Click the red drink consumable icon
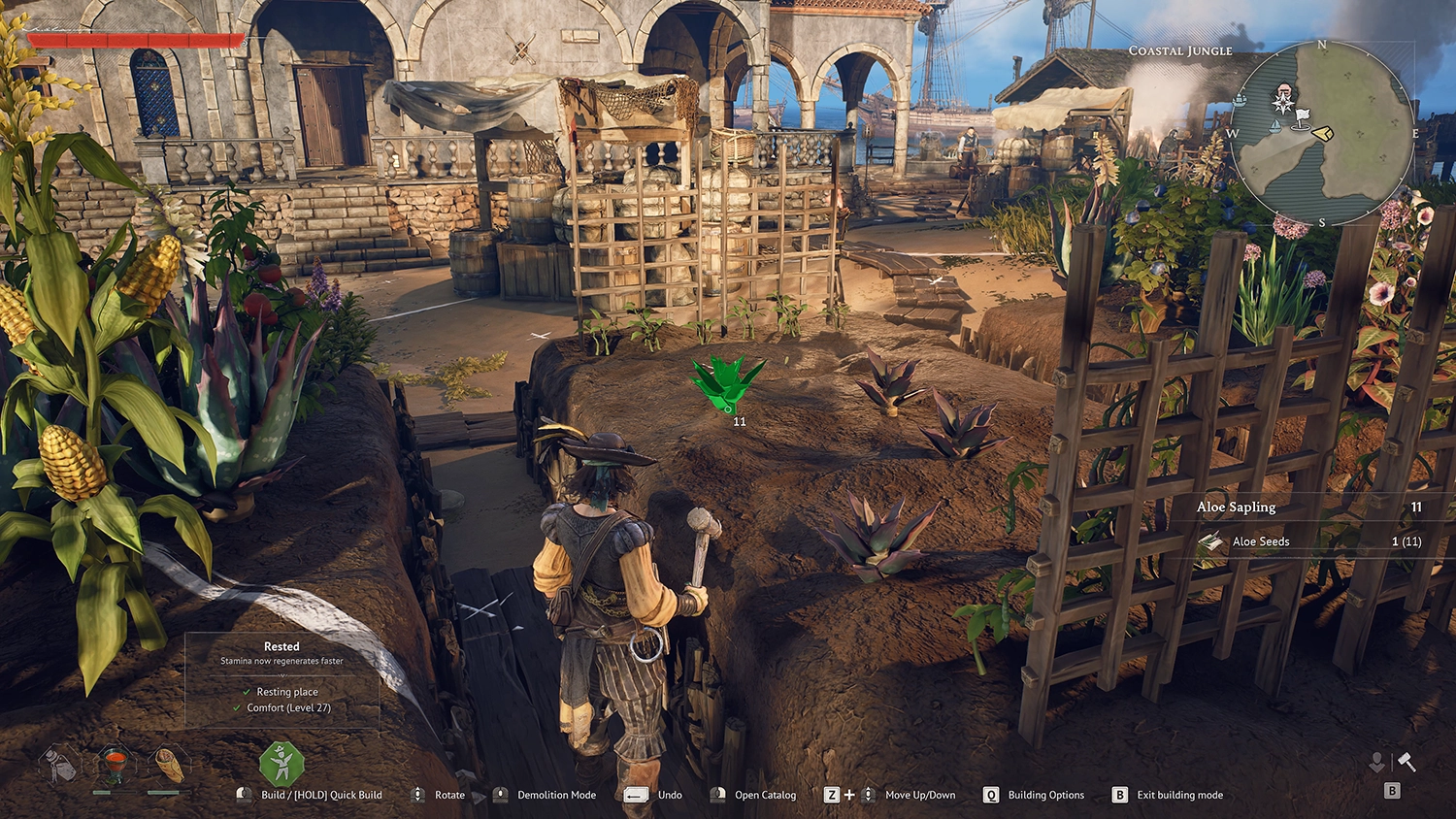 coord(115,765)
